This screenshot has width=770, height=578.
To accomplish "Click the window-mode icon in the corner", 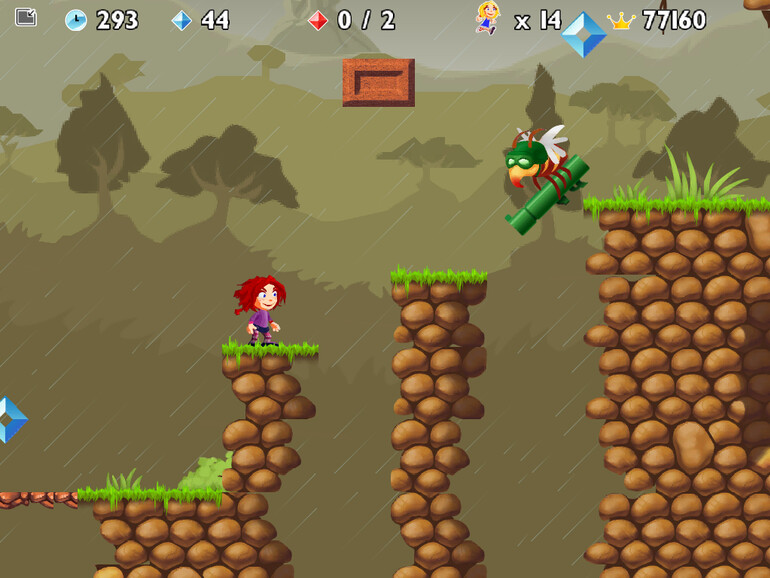I will [x=26, y=17].
